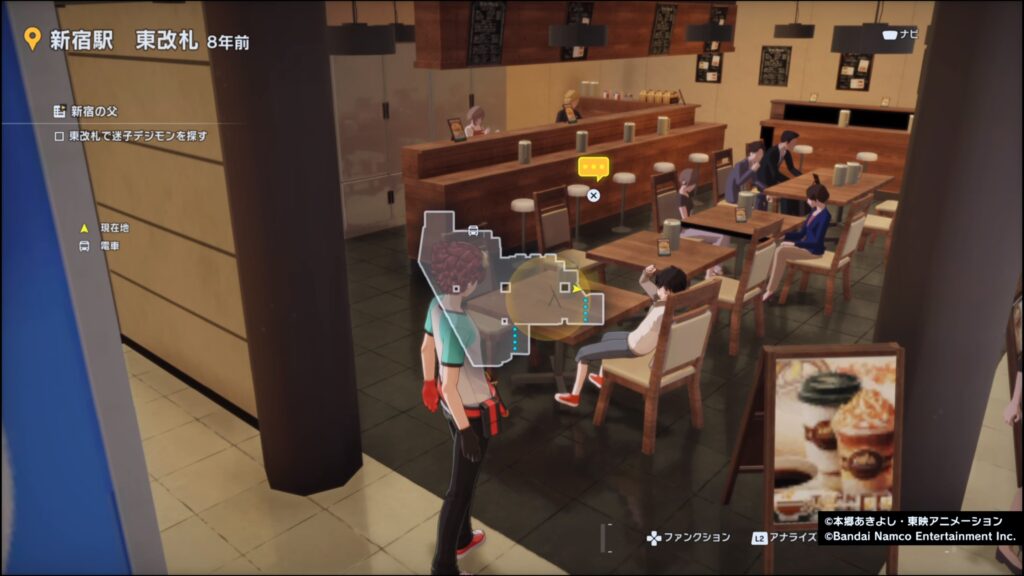Select the train icon atop the map
1024x576 pixels.
(x=473, y=230)
